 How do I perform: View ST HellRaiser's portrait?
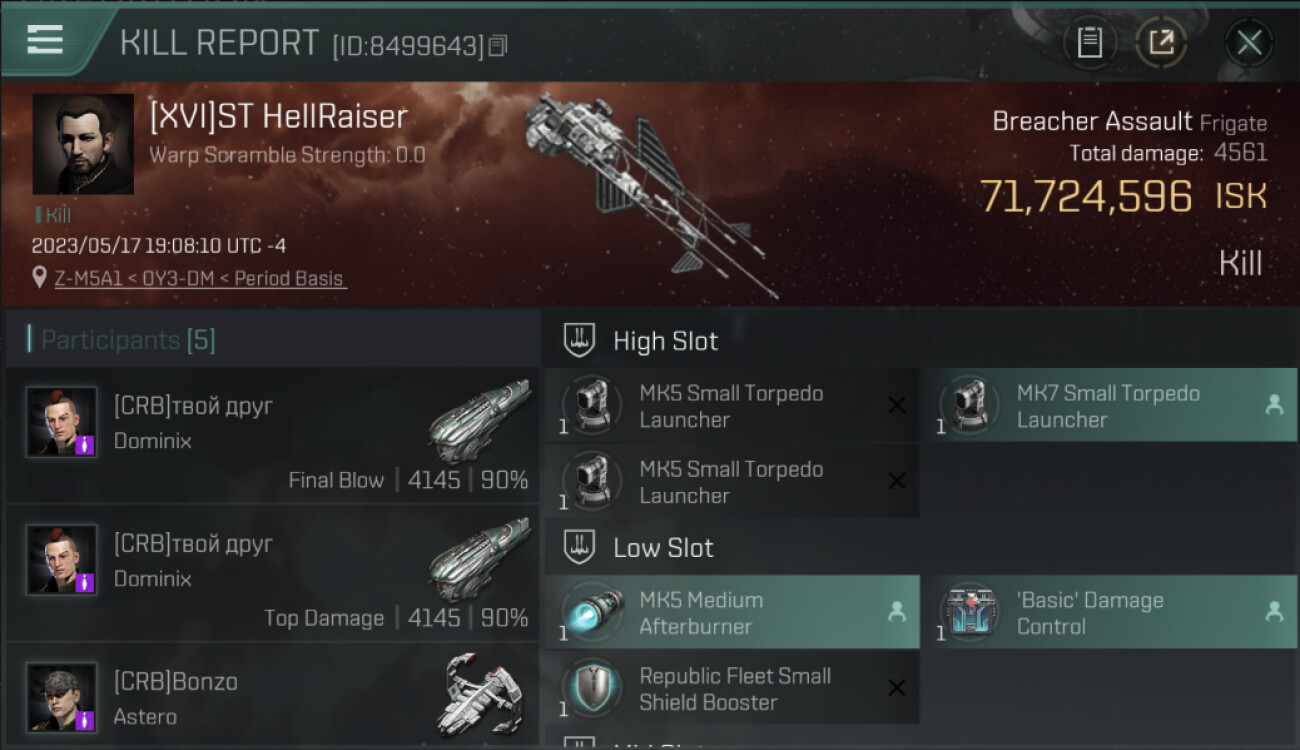click(x=83, y=144)
